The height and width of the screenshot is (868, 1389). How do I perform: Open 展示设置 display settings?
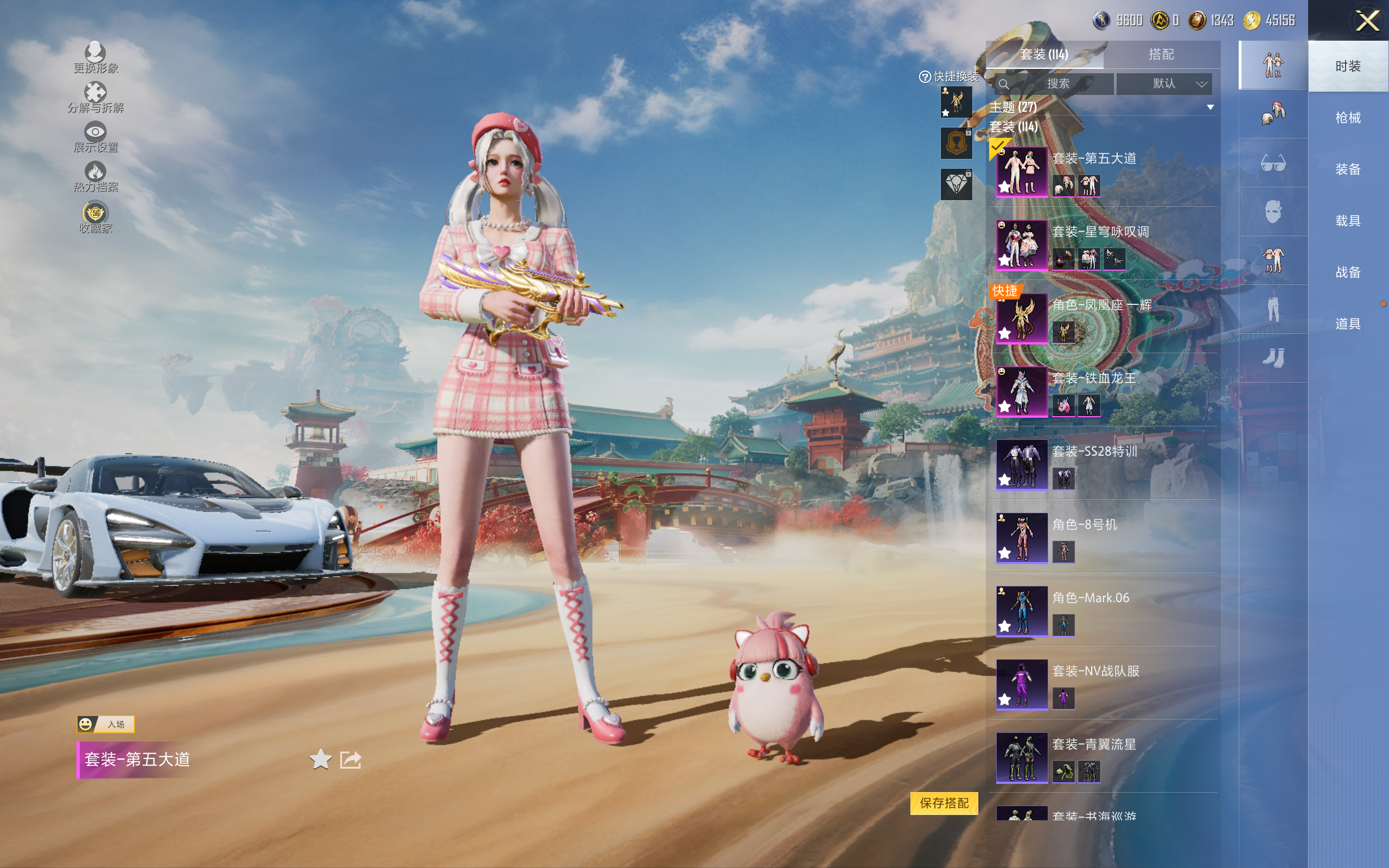pos(95,137)
